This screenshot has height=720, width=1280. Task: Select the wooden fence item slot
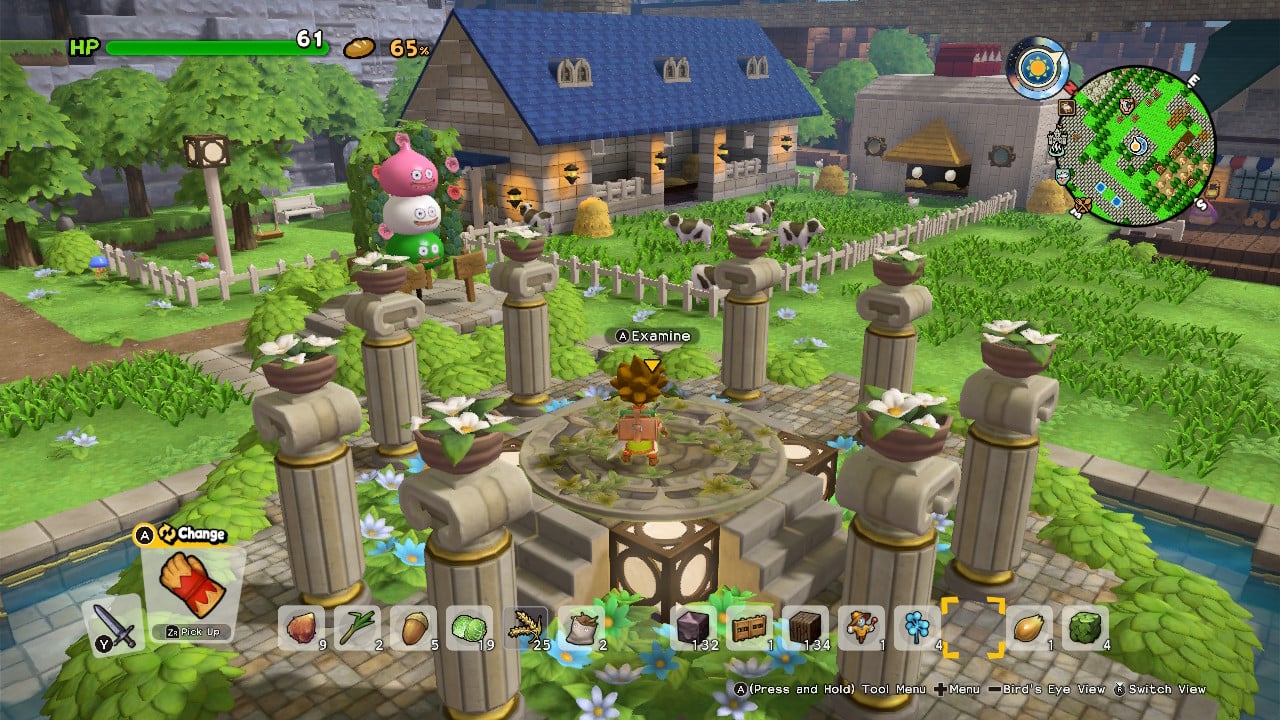750,628
